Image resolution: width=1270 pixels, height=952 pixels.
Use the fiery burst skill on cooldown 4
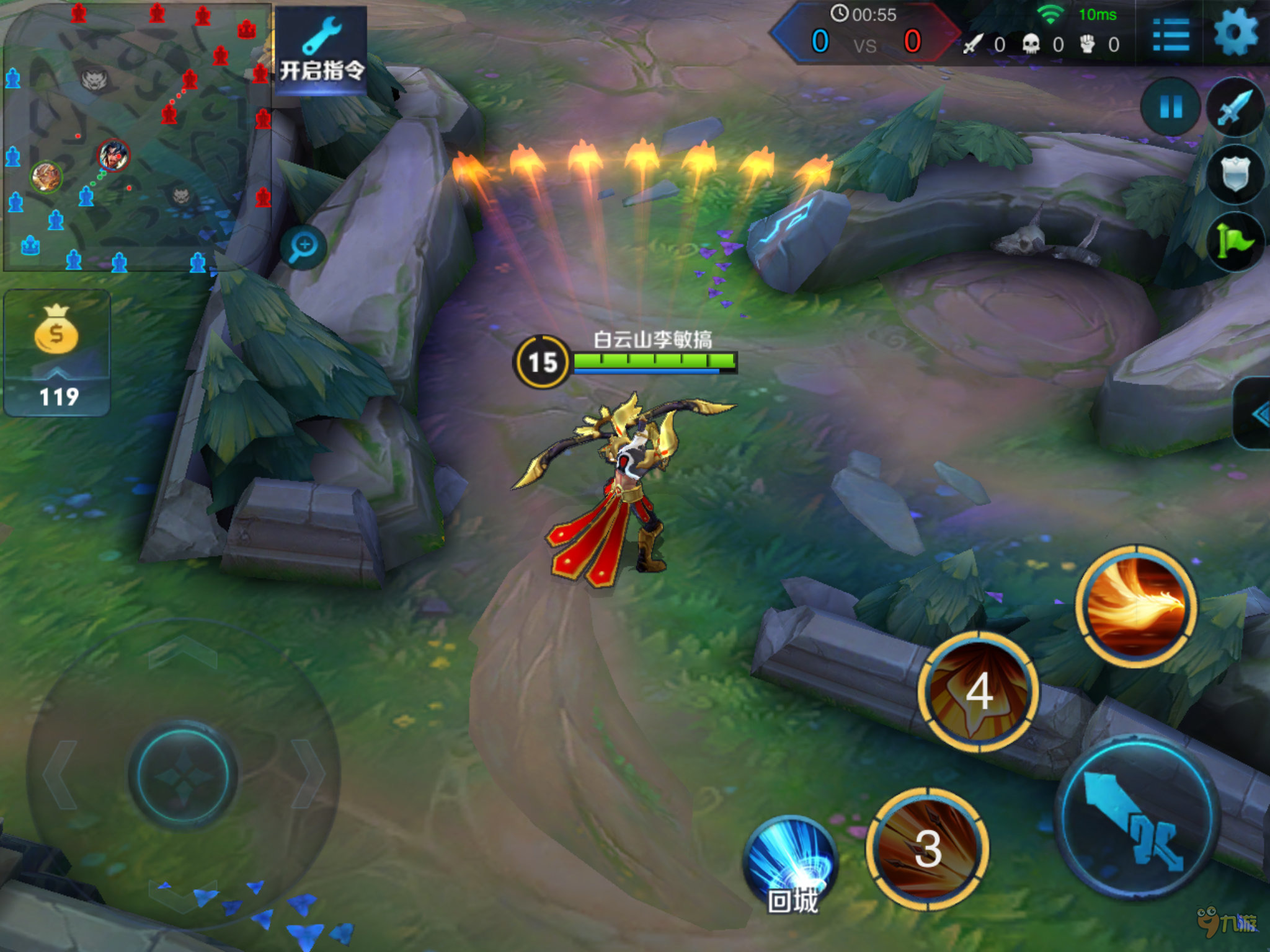click(x=979, y=691)
